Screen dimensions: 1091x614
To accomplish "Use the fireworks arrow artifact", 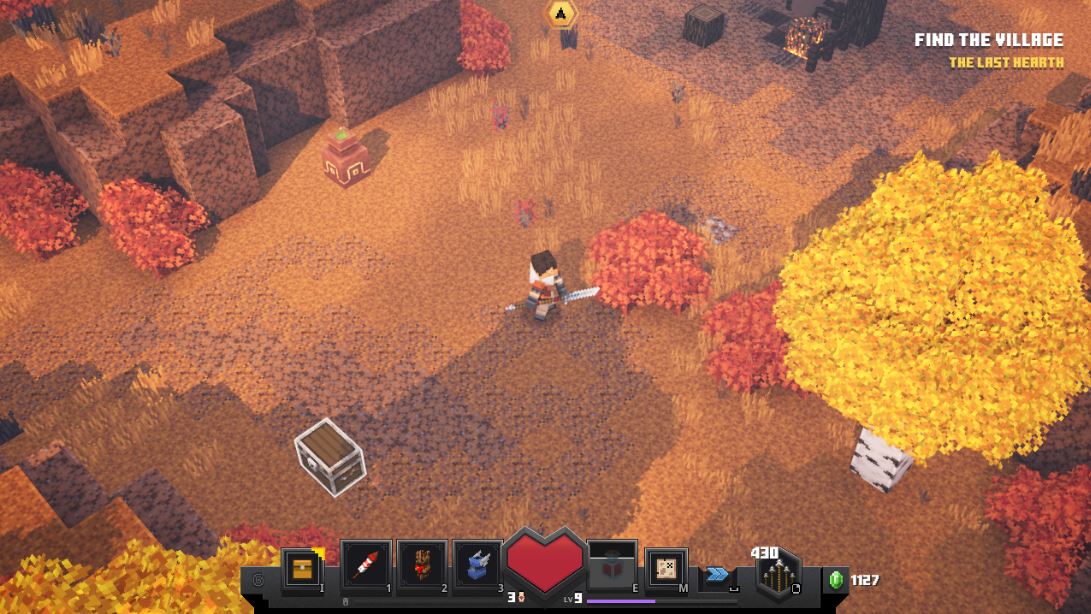I will pos(365,568).
